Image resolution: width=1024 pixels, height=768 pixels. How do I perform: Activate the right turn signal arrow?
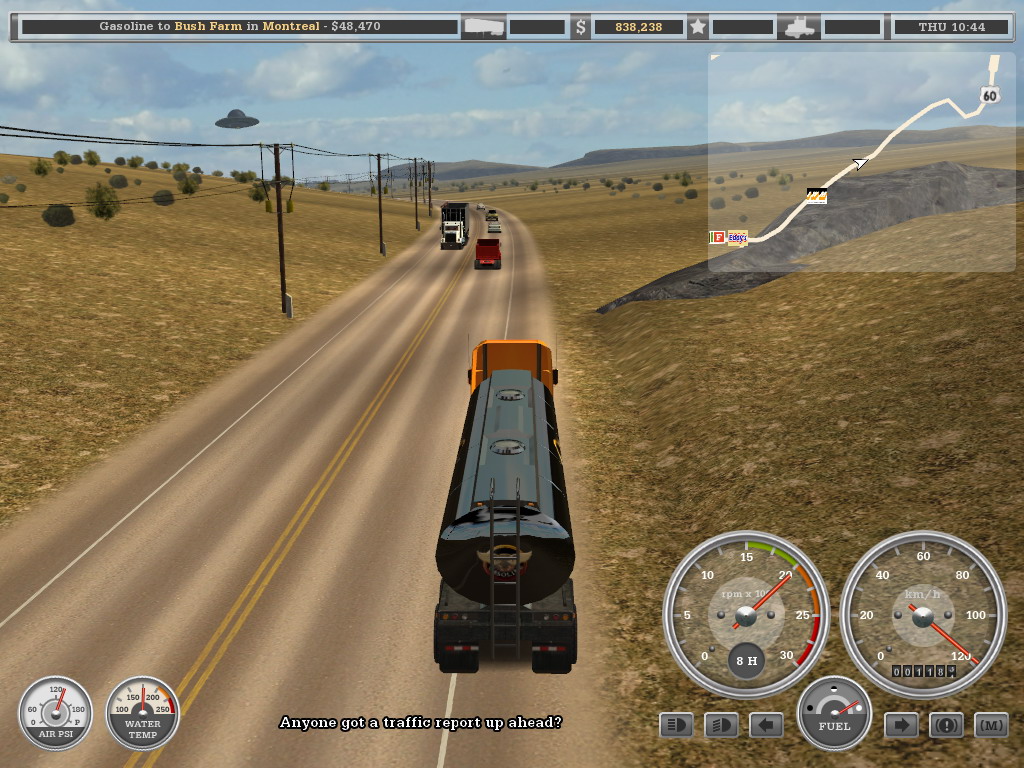click(x=901, y=725)
